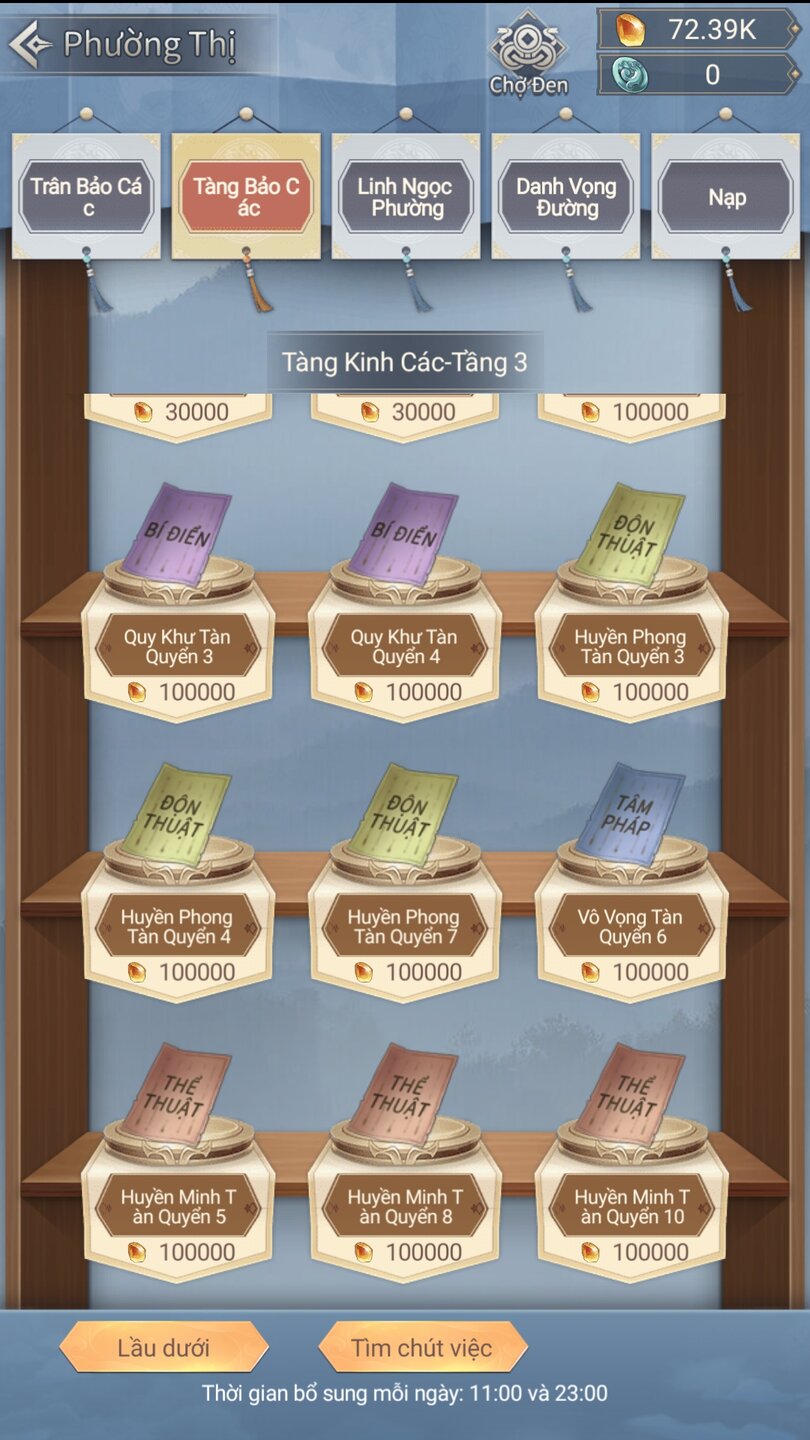Image resolution: width=810 pixels, height=1440 pixels.
Task: Select the Tàng Bảo Các tab
Action: [246, 196]
